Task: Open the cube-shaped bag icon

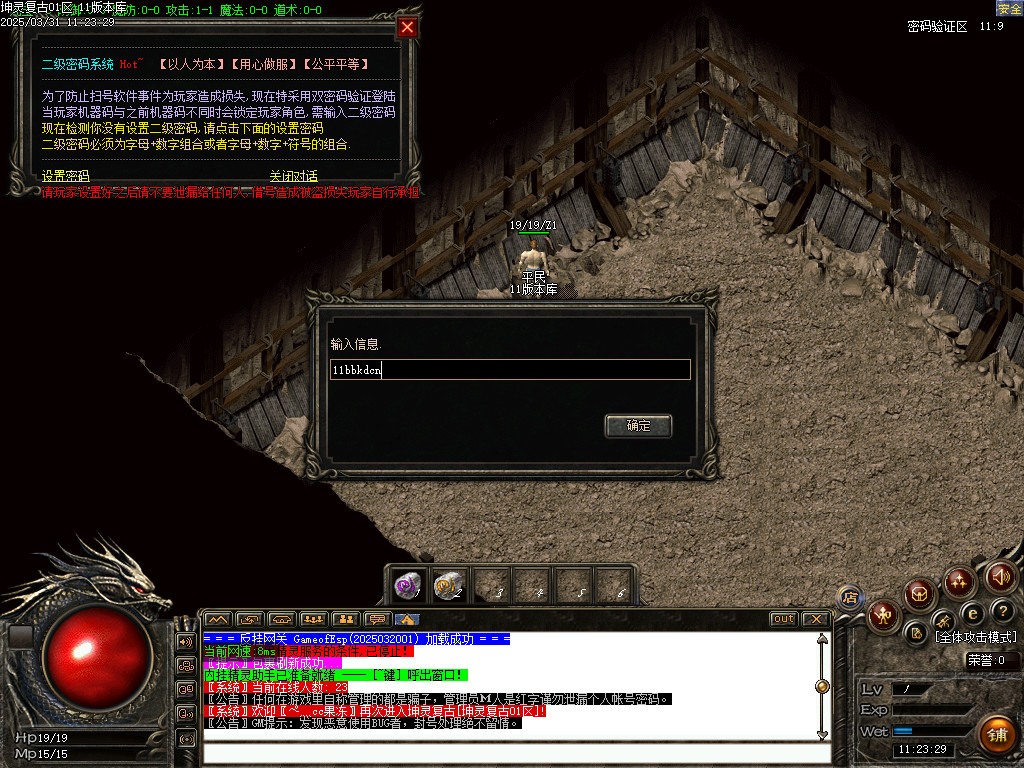Action: coord(920,595)
